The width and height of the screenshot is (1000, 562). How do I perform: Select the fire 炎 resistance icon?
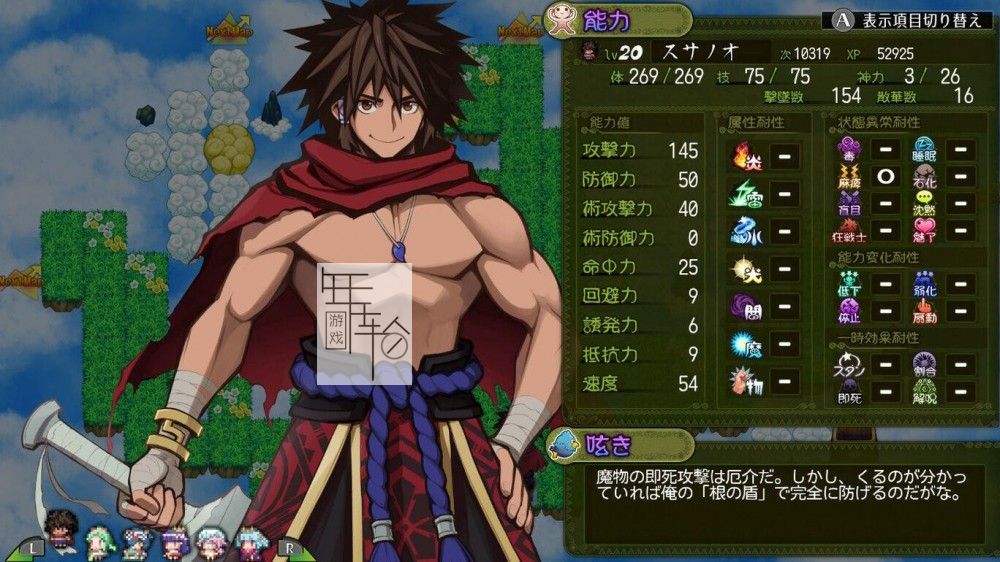click(742, 156)
